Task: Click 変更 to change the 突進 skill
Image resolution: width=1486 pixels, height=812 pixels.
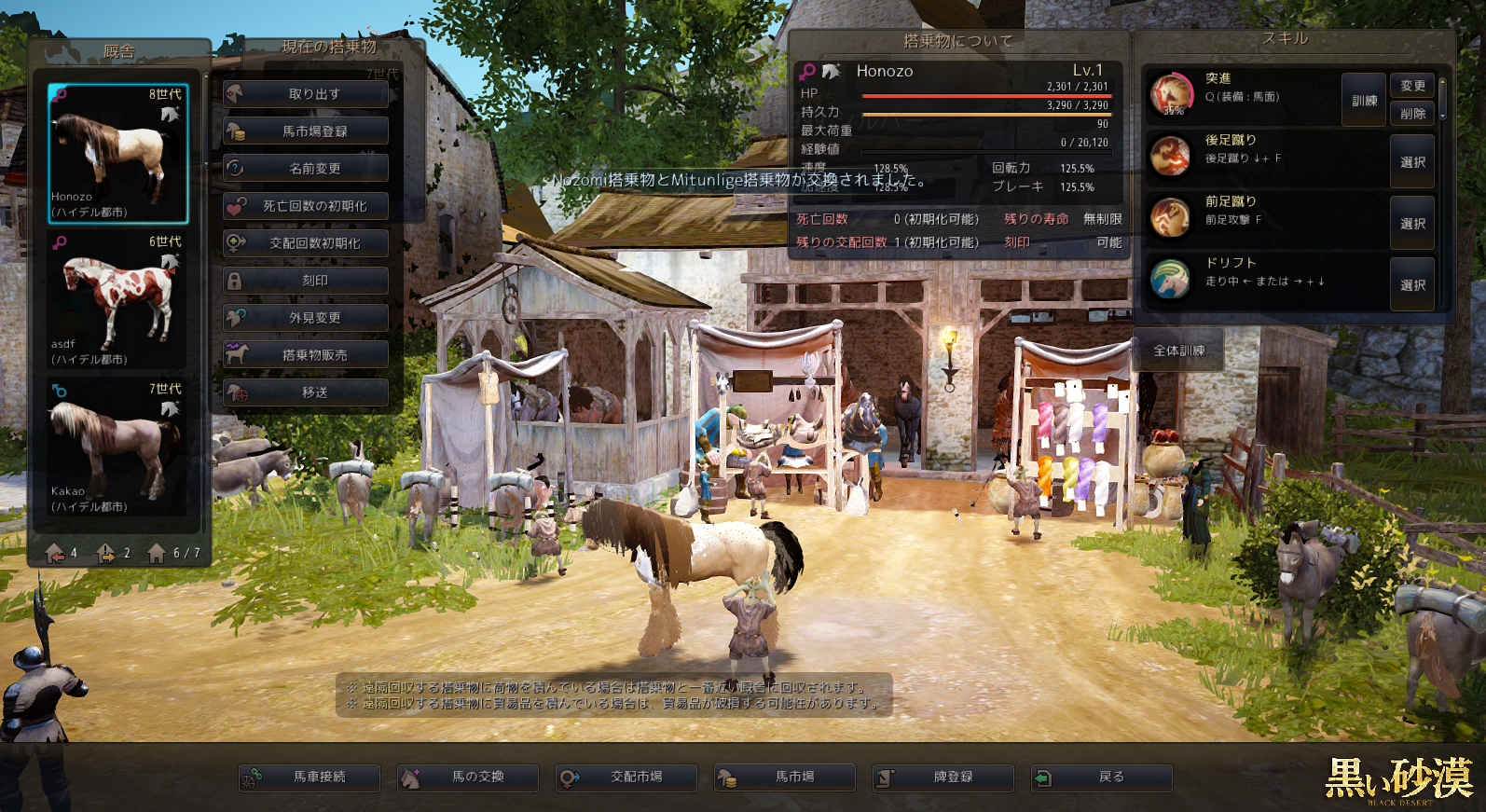Action: (x=1412, y=86)
